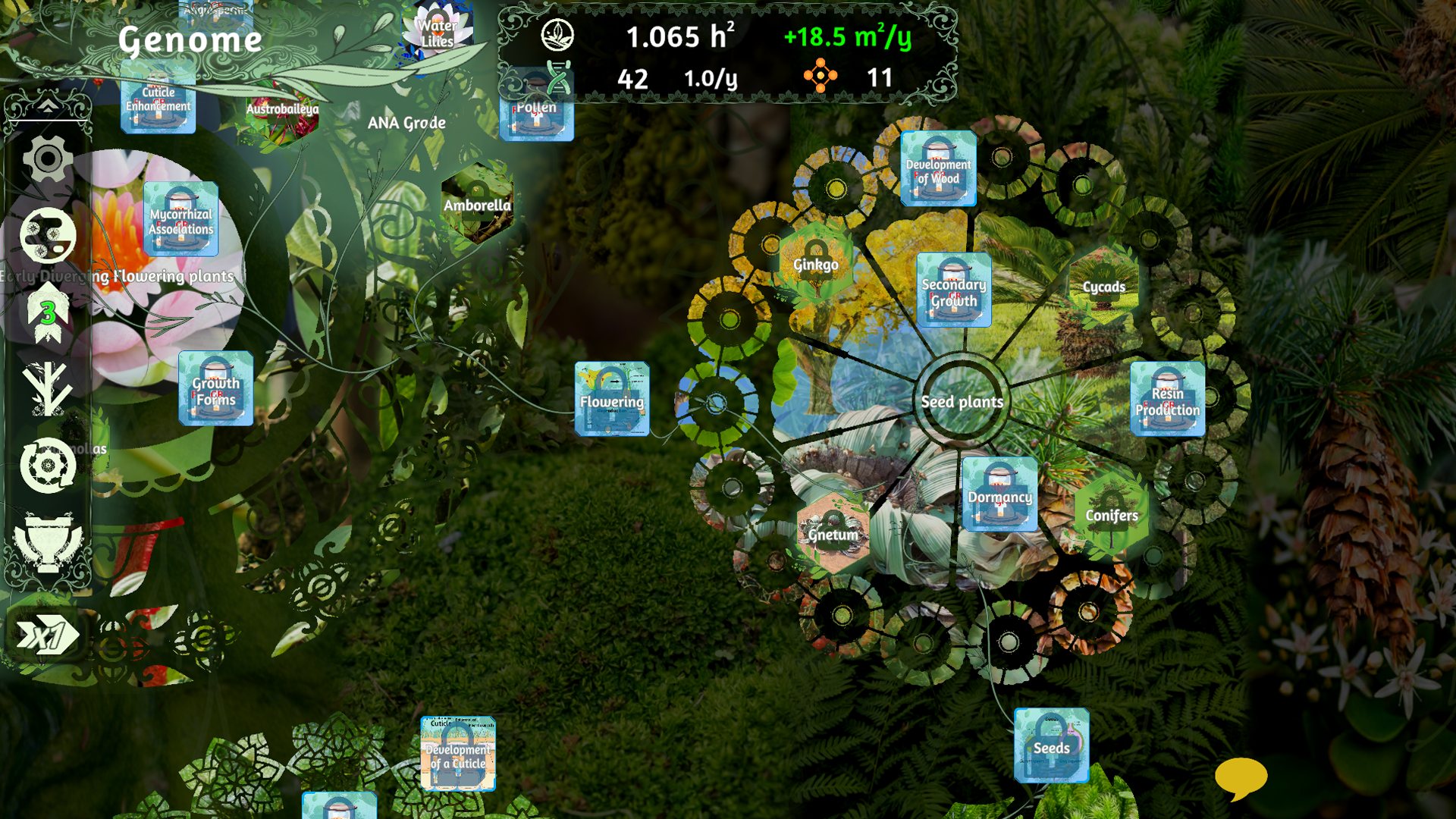Click the circular arrows reset icon
Viewport: 1456px width, 819px height.
(x=48, y=465)
